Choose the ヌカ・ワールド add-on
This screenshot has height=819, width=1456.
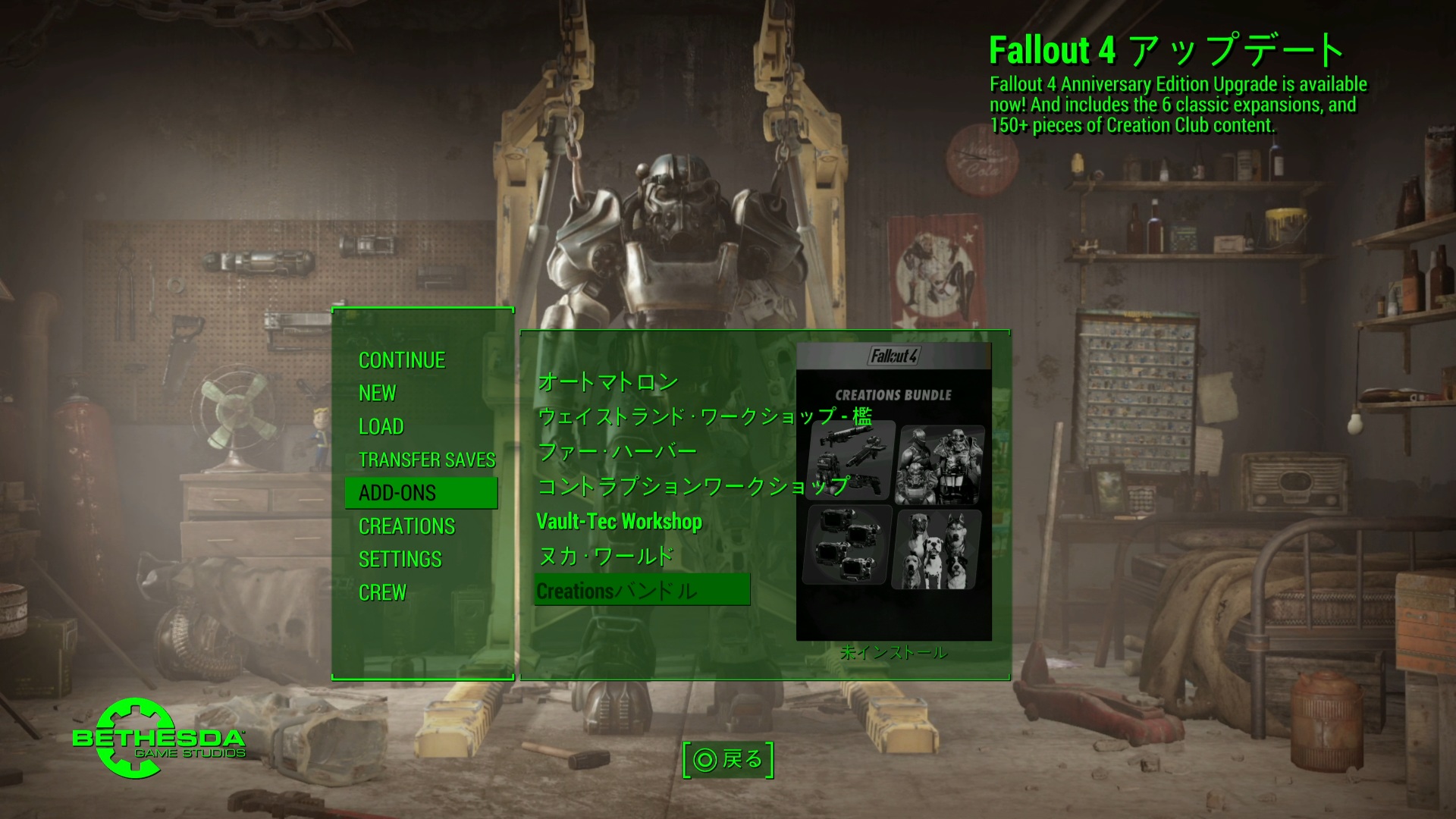[605, 557]
